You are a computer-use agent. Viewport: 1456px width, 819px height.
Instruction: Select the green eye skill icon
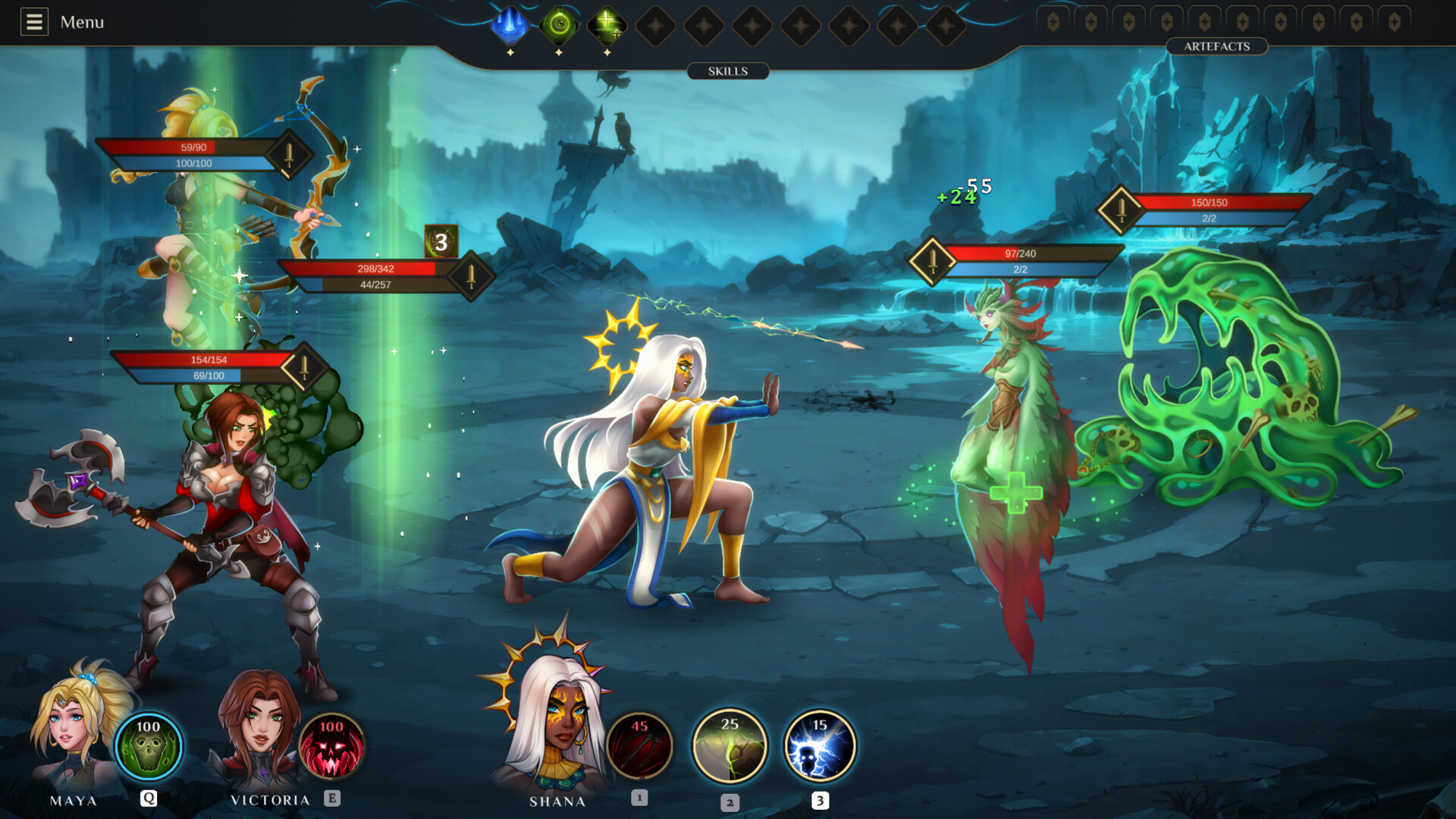560,25
